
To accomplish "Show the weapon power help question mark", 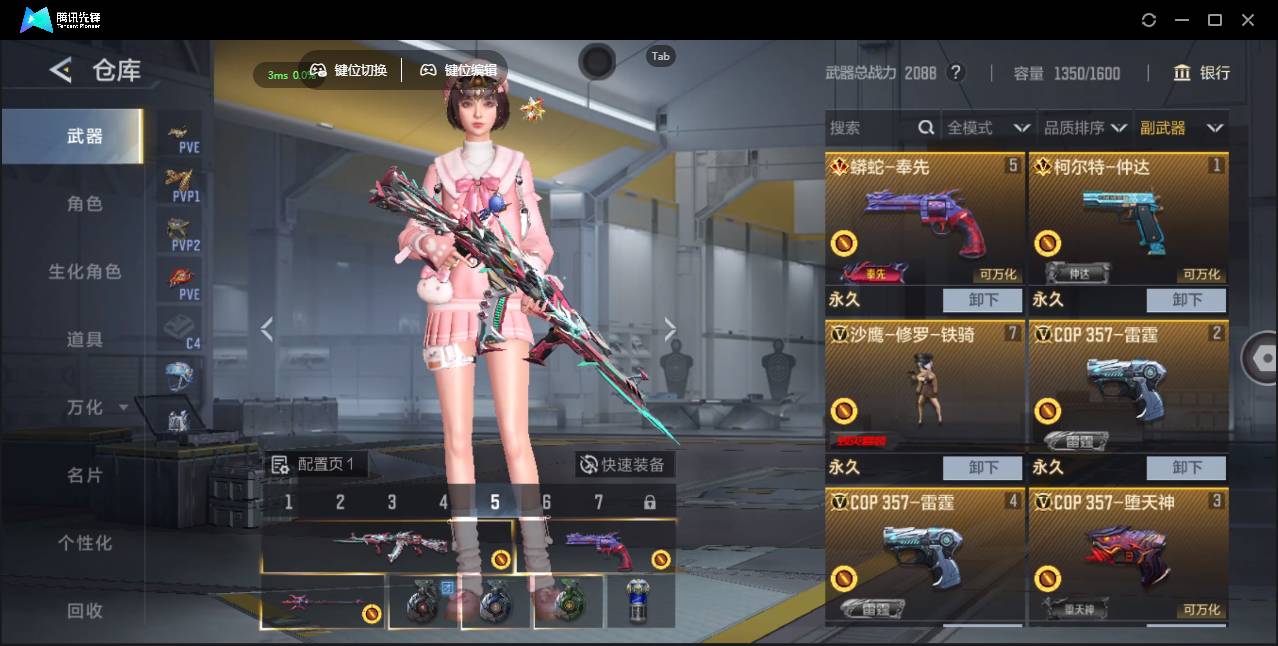I will [956, 73].
